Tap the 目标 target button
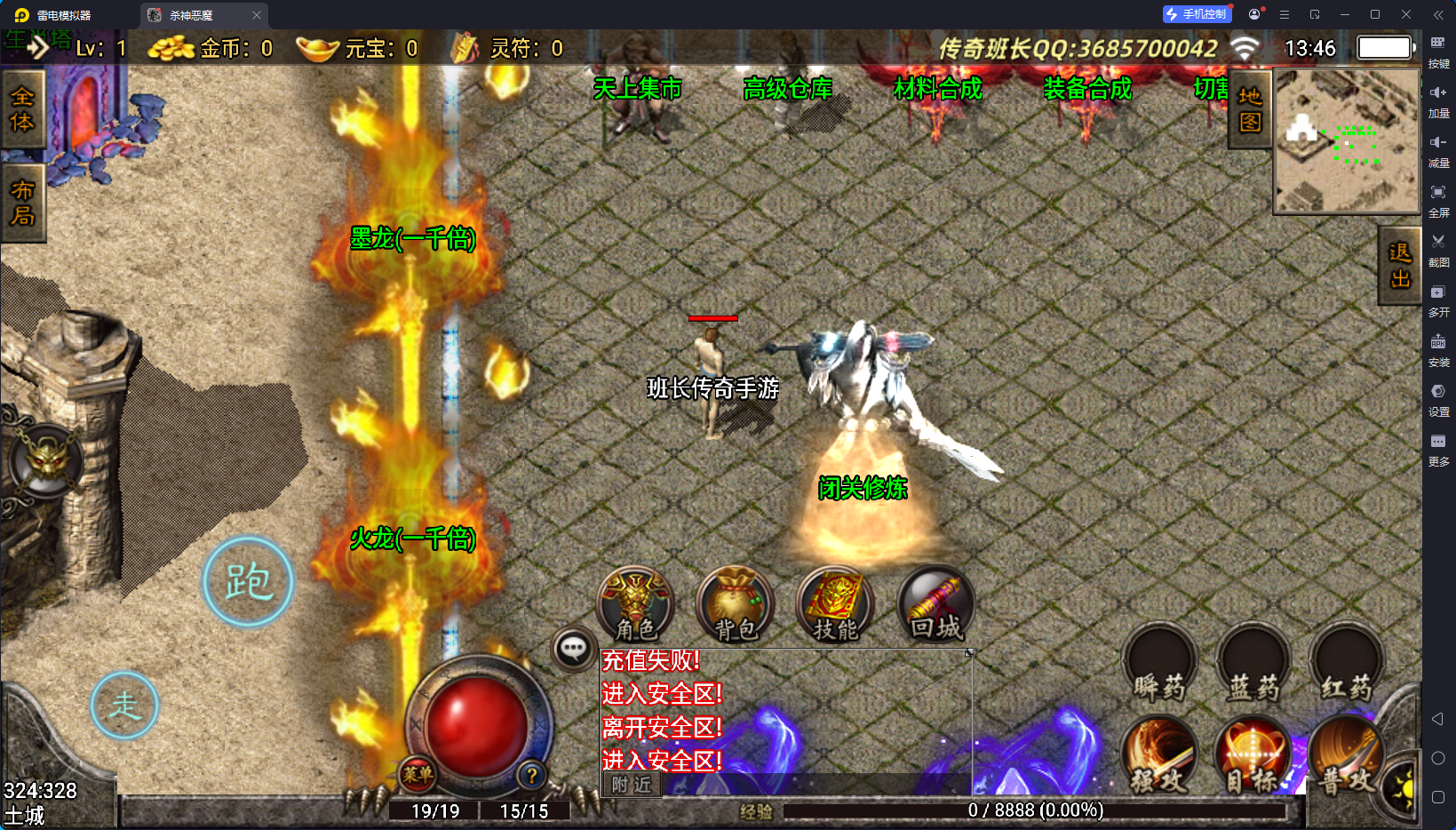1456x830 pixels. click(x=1253, y=754)
